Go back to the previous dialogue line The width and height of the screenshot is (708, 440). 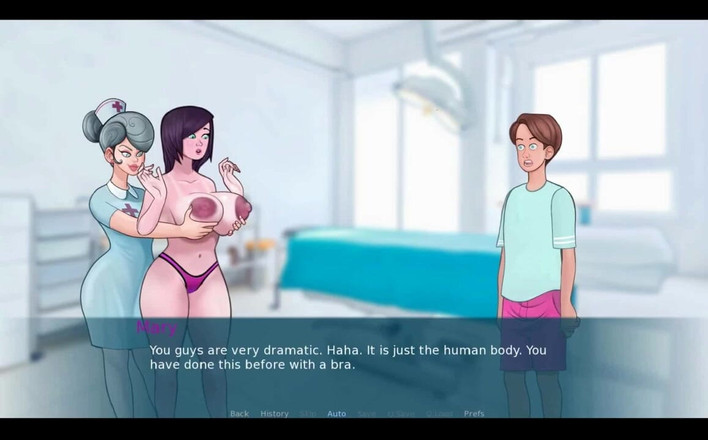[239, 413]
